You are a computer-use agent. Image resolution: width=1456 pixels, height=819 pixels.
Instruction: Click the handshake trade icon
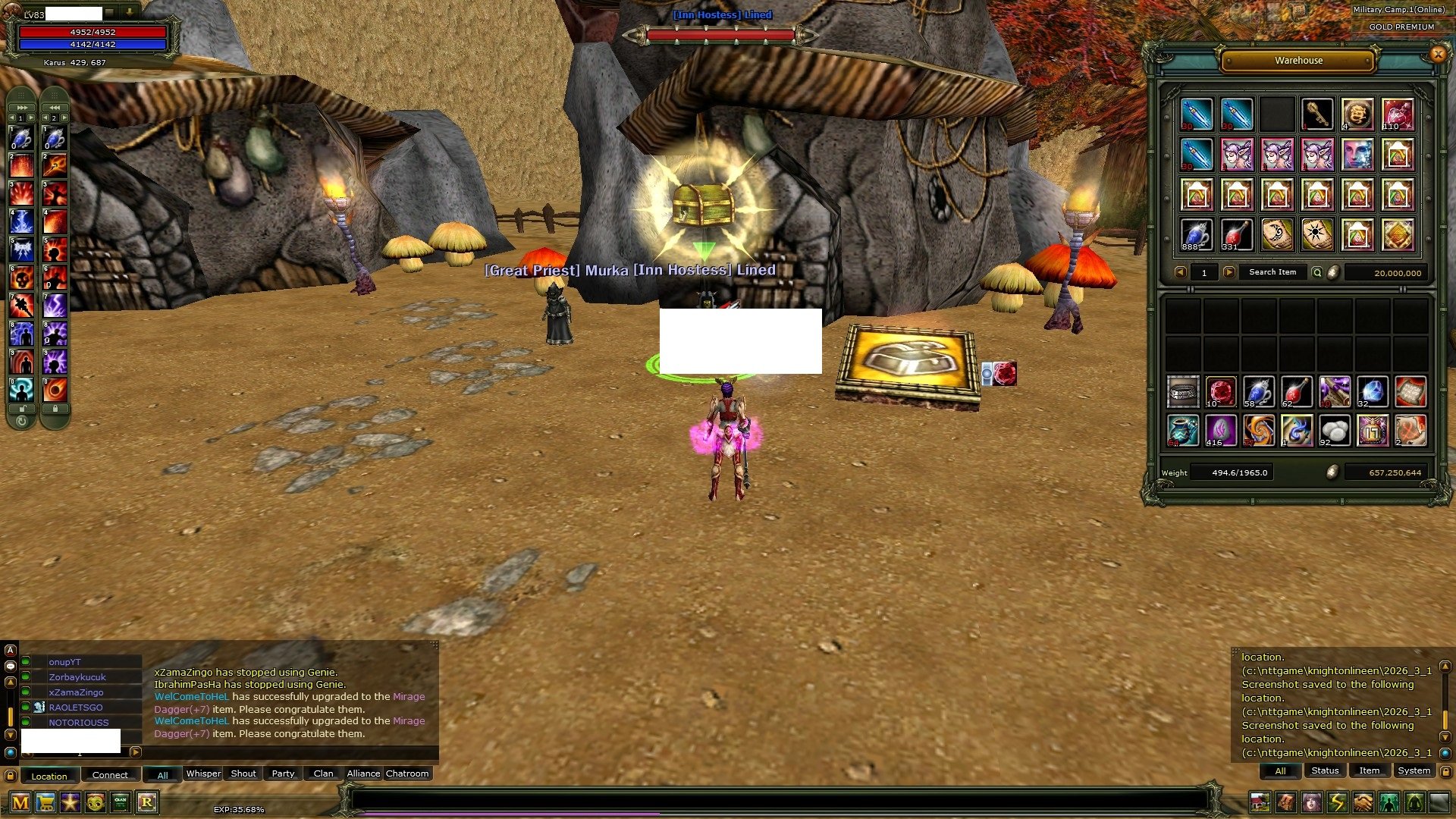1362,800
